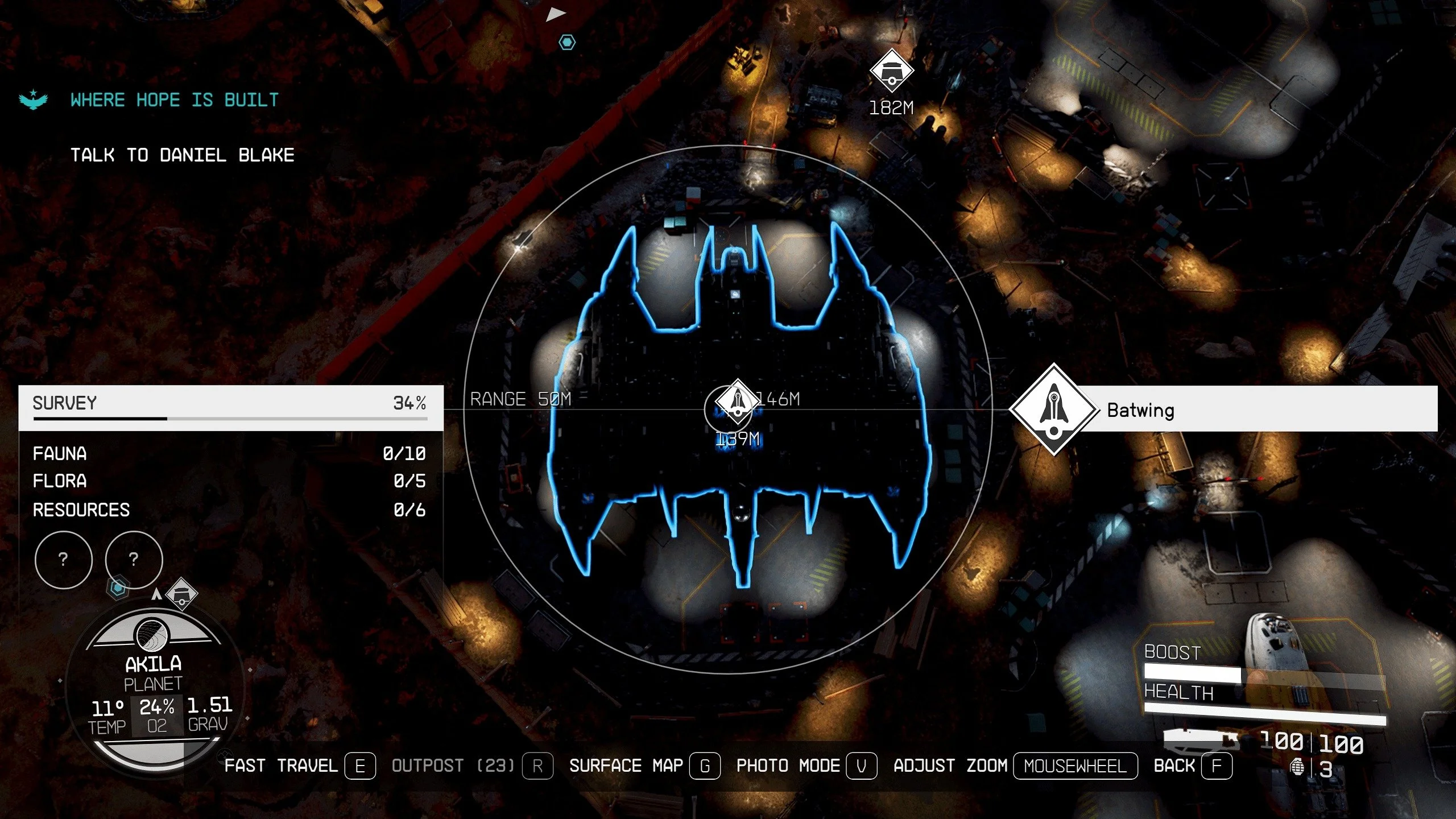This screenshot has height=819, width=1456.
Task: Select the Batwing ship label banner
Action: [x=1251, y=409]
